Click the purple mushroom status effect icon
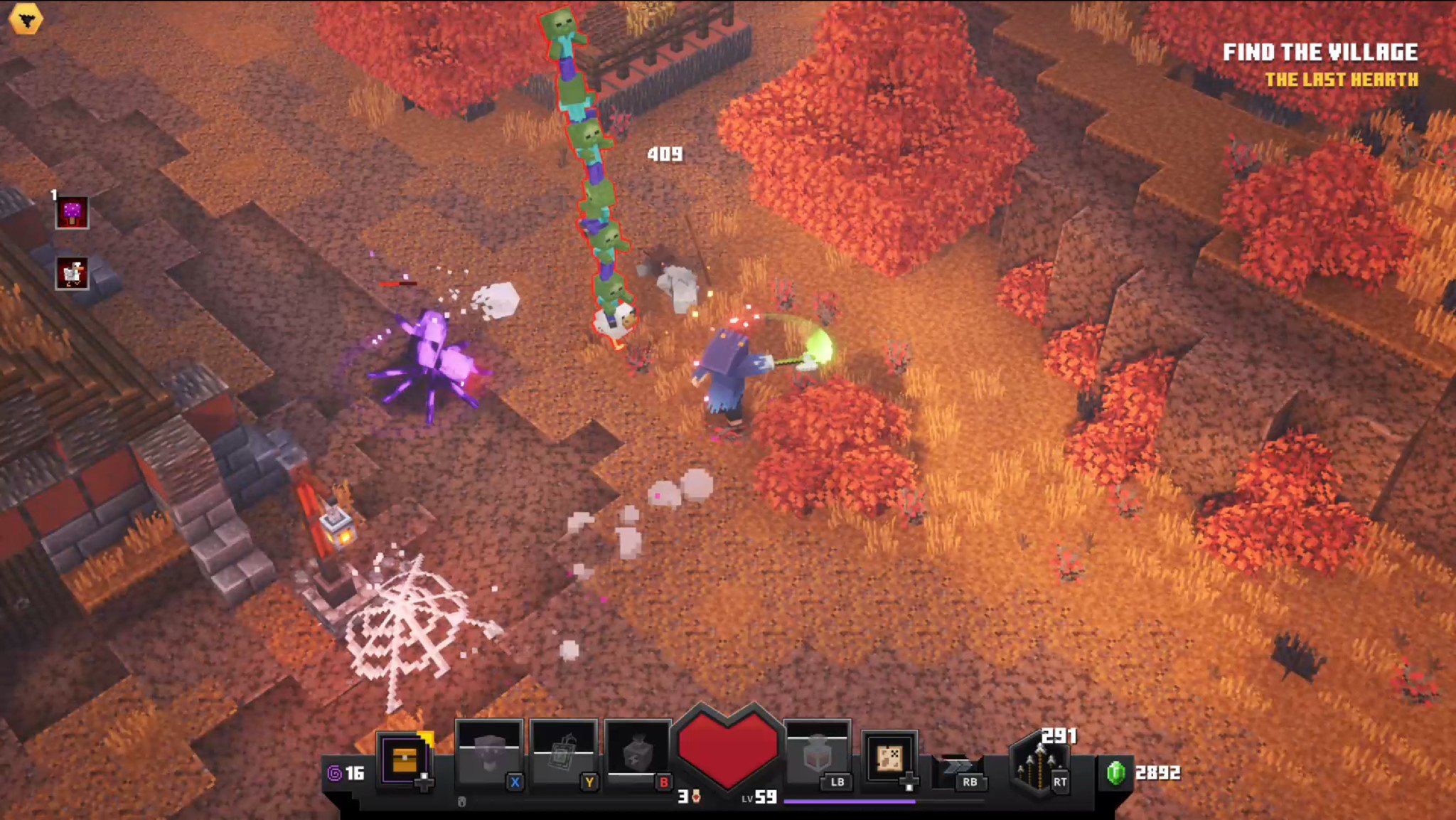Viewport: 1456px width, 820px height. (x=72, y=213)
